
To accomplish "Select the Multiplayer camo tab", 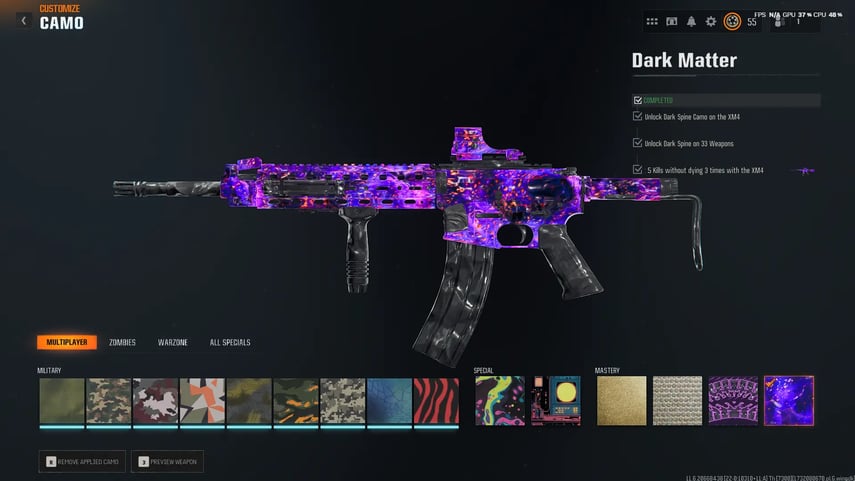I will [x=67, y=342].
